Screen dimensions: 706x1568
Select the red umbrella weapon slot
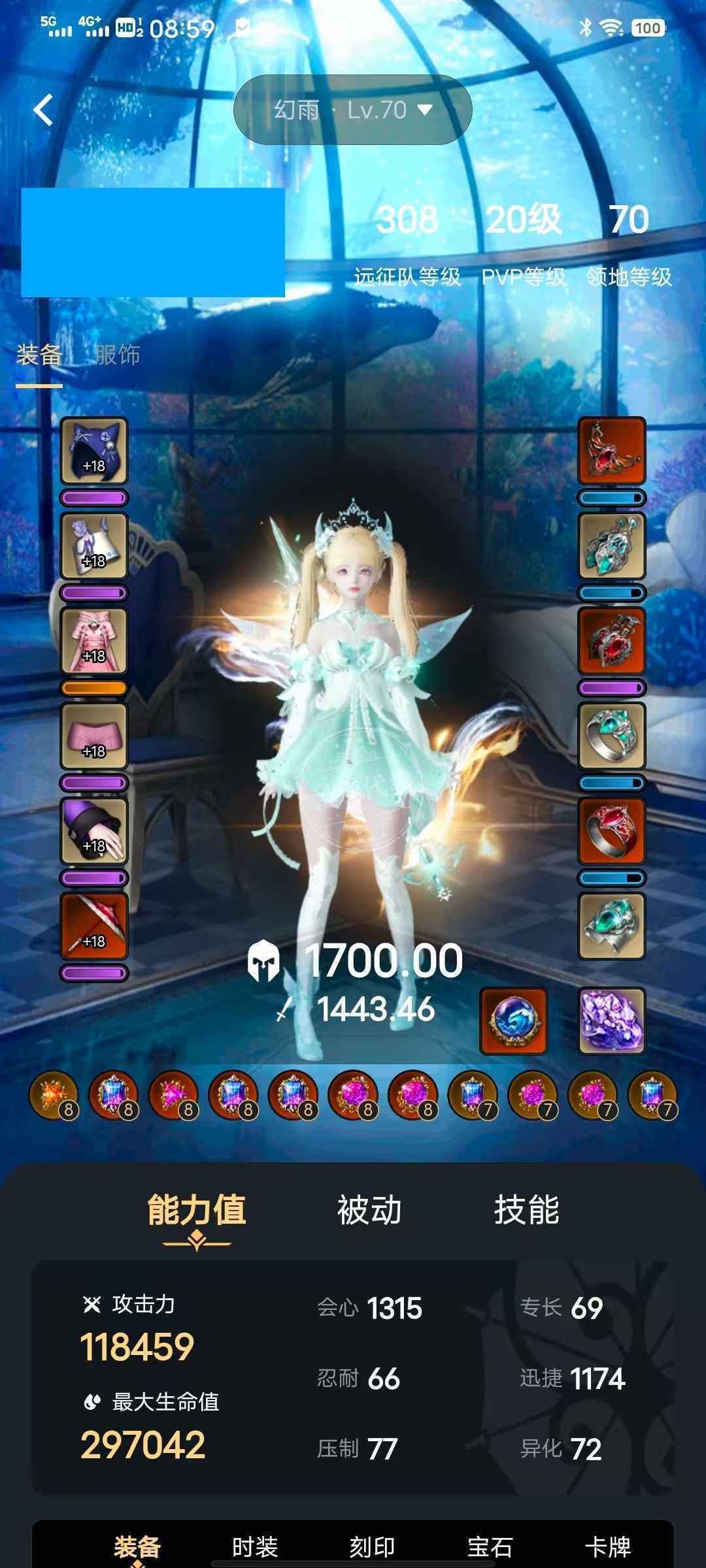point(94,926)
